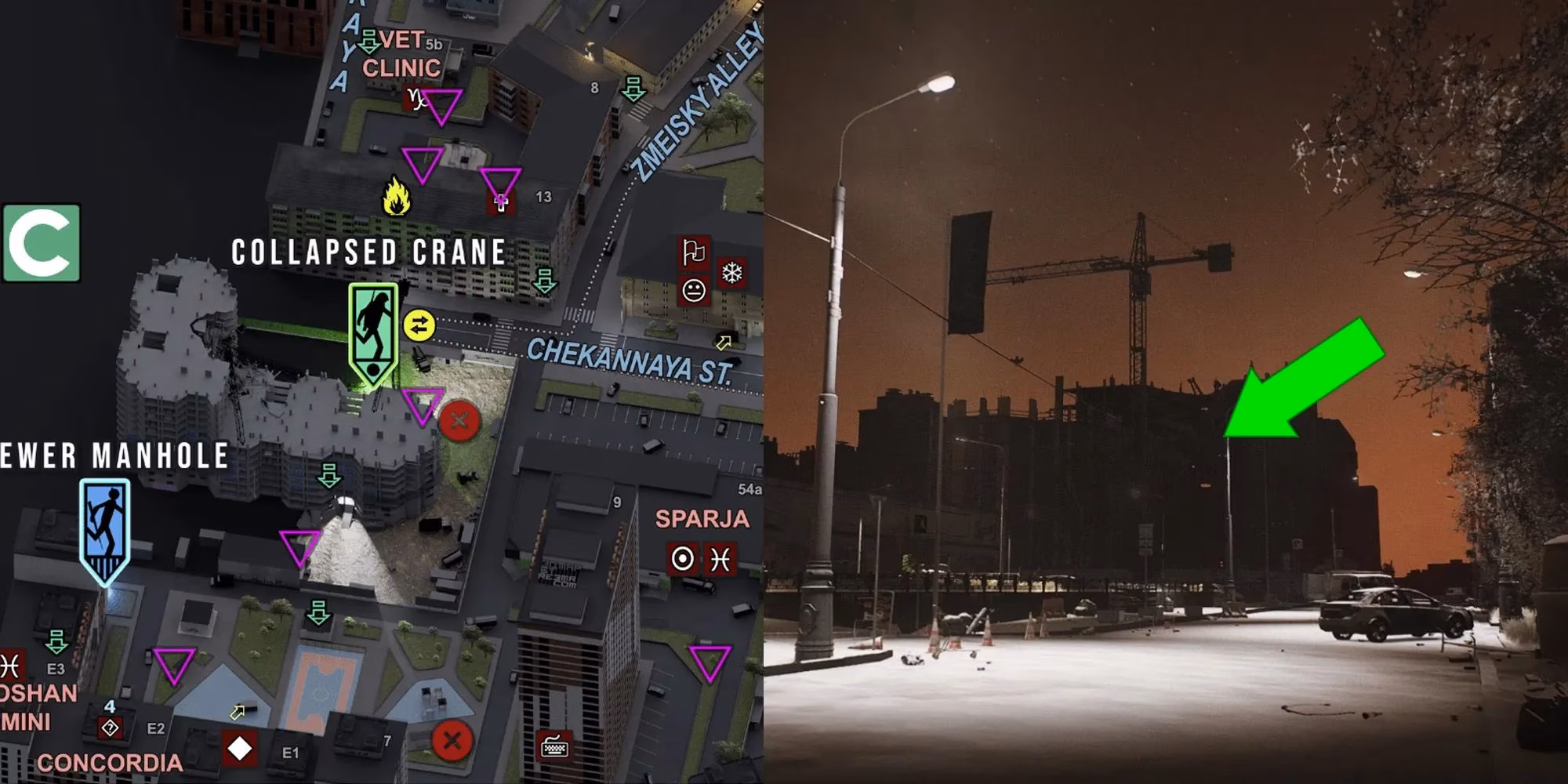Select the SPARJA district label

pos(701,517)
